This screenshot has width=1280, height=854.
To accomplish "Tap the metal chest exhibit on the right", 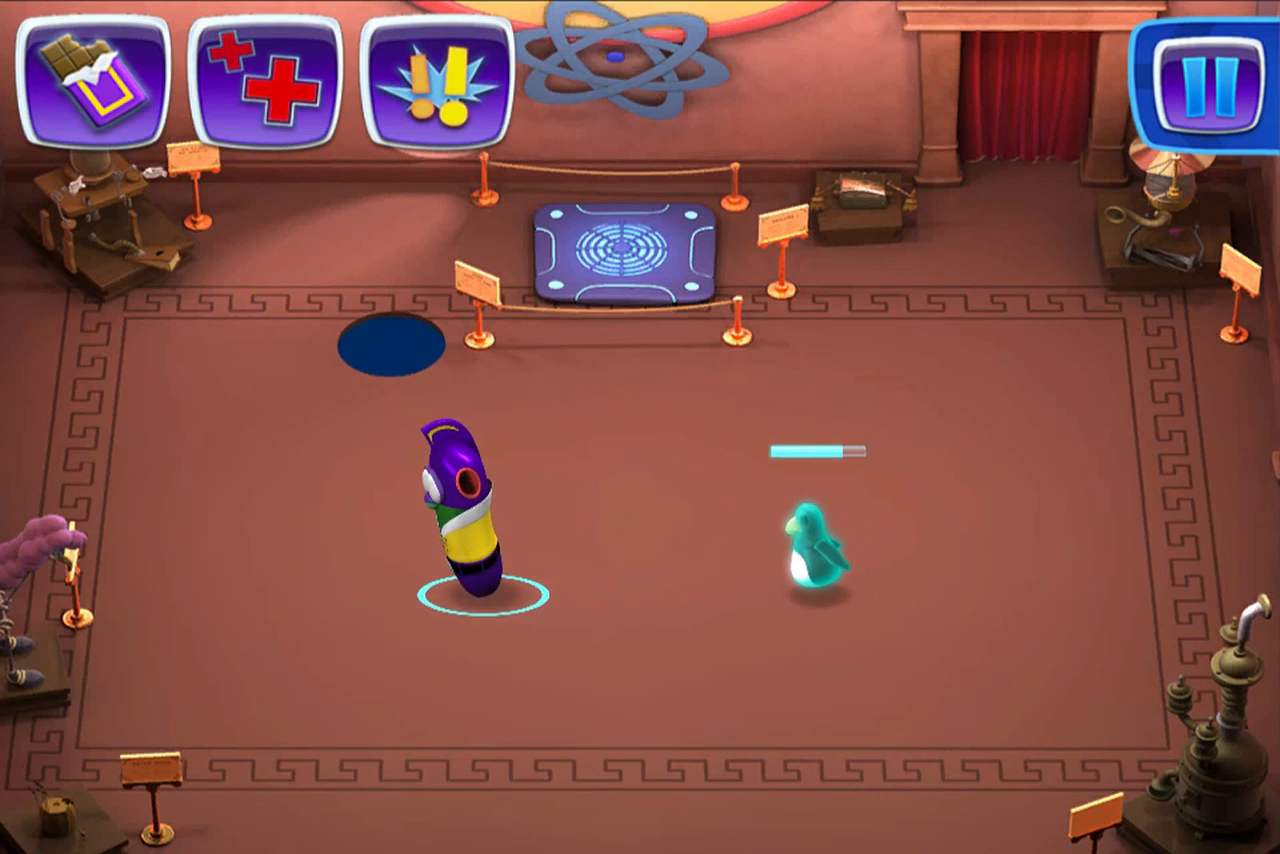I will 860,190.
